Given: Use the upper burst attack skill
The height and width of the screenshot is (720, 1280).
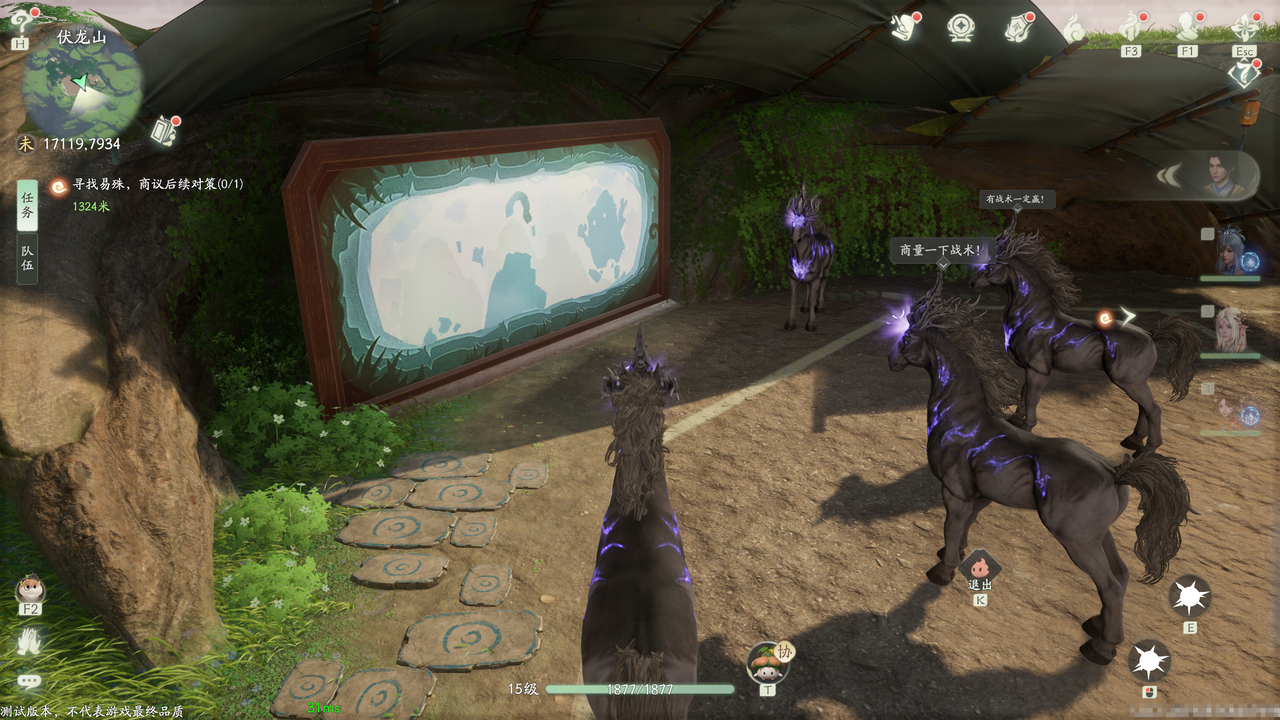Looking at the screenshot, I should [1190, 597].
